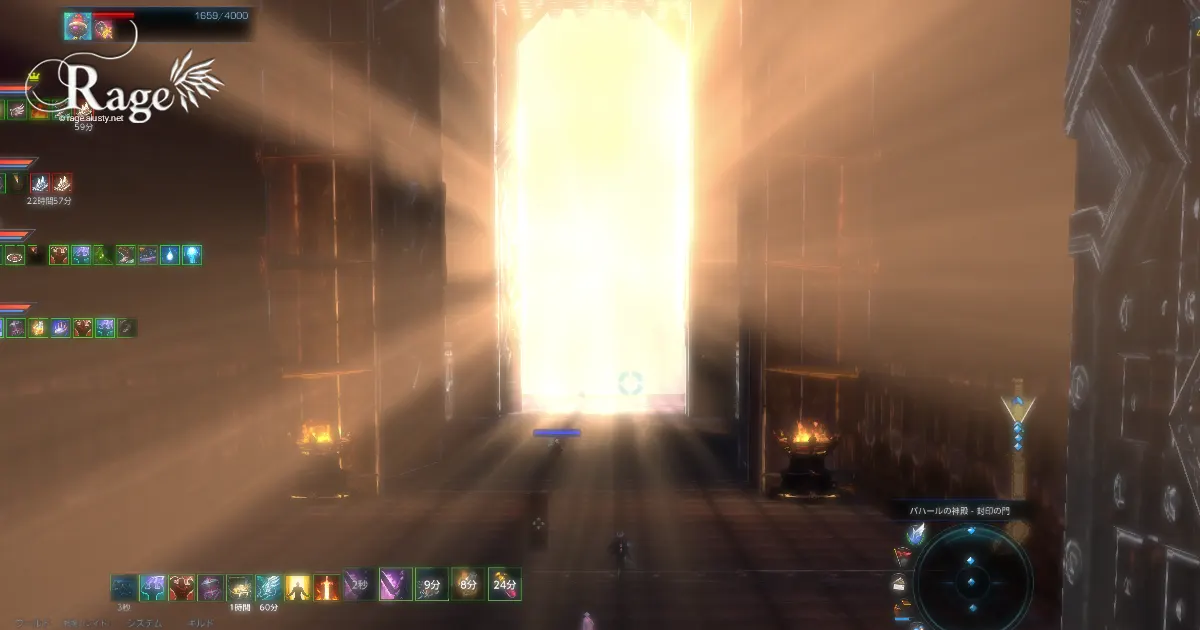The image size is (1200, 630).
Task: Select the light blue water drop buff icon
Action: tap(169, 255)
